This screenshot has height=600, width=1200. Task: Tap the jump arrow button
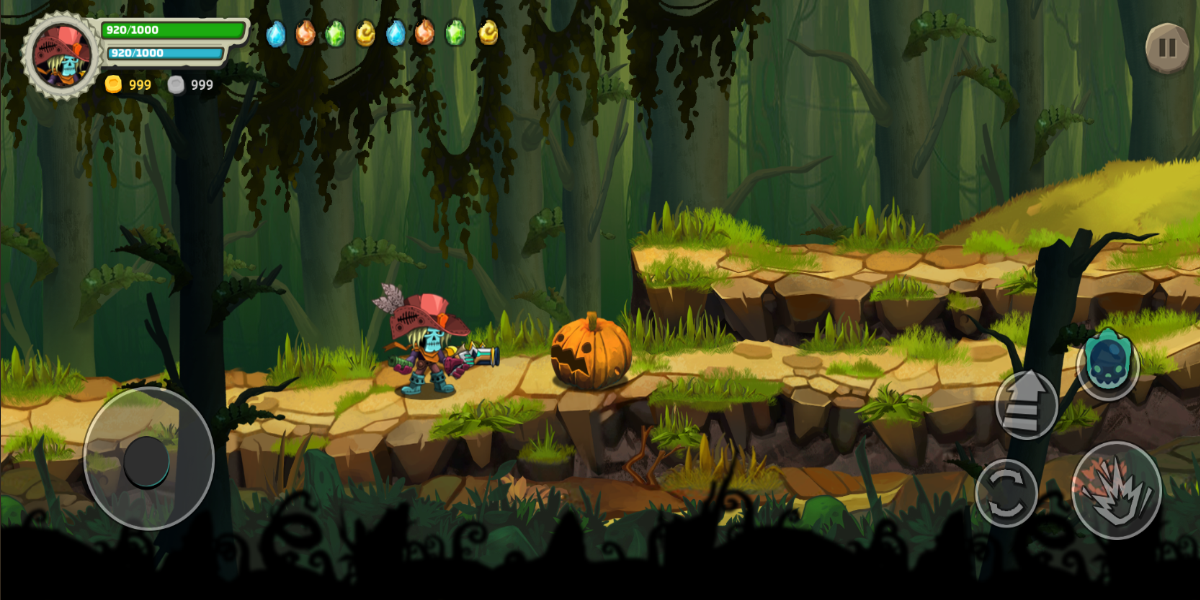click(1026, 404)
